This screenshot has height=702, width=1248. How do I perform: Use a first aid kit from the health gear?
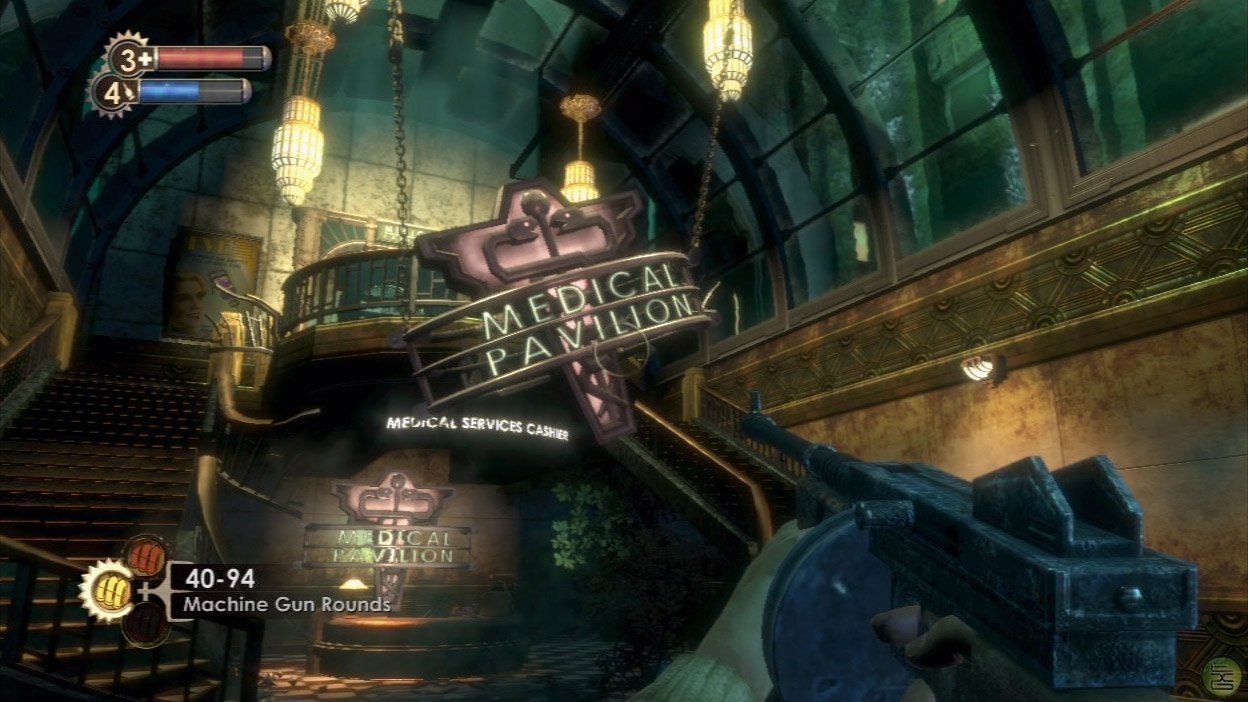pyautogui.click(x=129, y=57)
